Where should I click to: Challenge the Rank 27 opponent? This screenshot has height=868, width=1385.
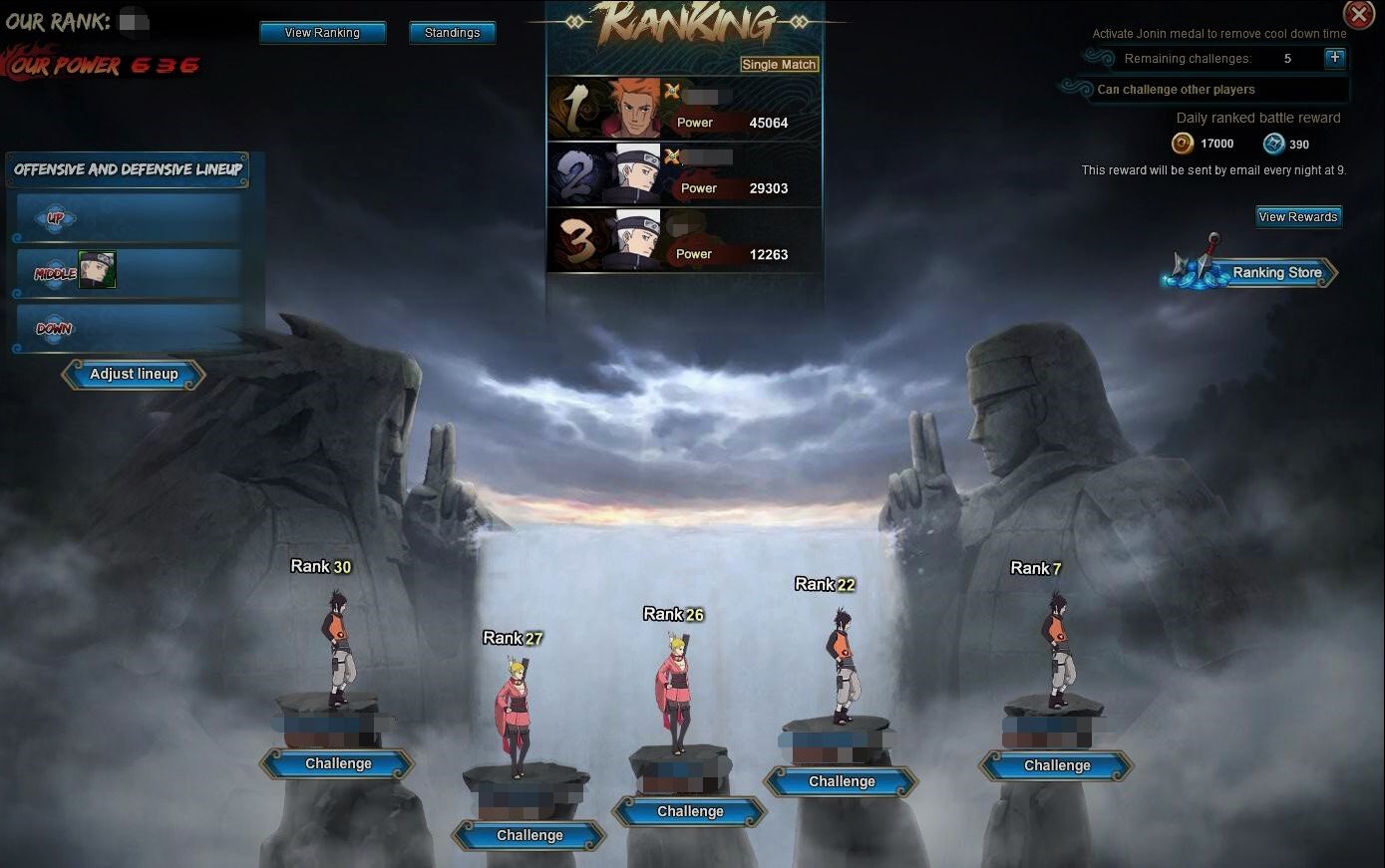pyautogui.click(x=529, y=836)
